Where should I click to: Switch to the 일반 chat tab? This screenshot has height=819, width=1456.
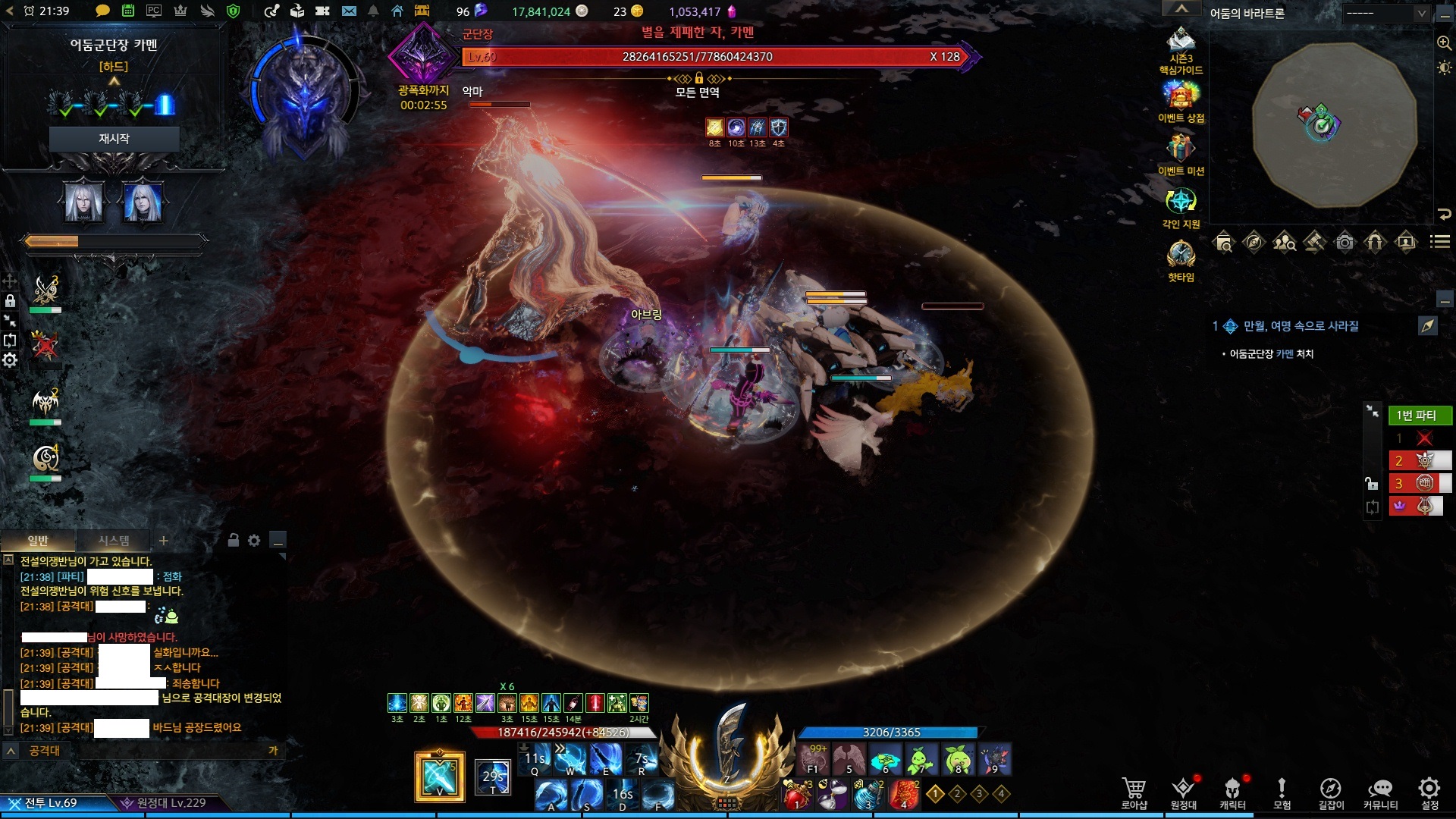point(38,541)
